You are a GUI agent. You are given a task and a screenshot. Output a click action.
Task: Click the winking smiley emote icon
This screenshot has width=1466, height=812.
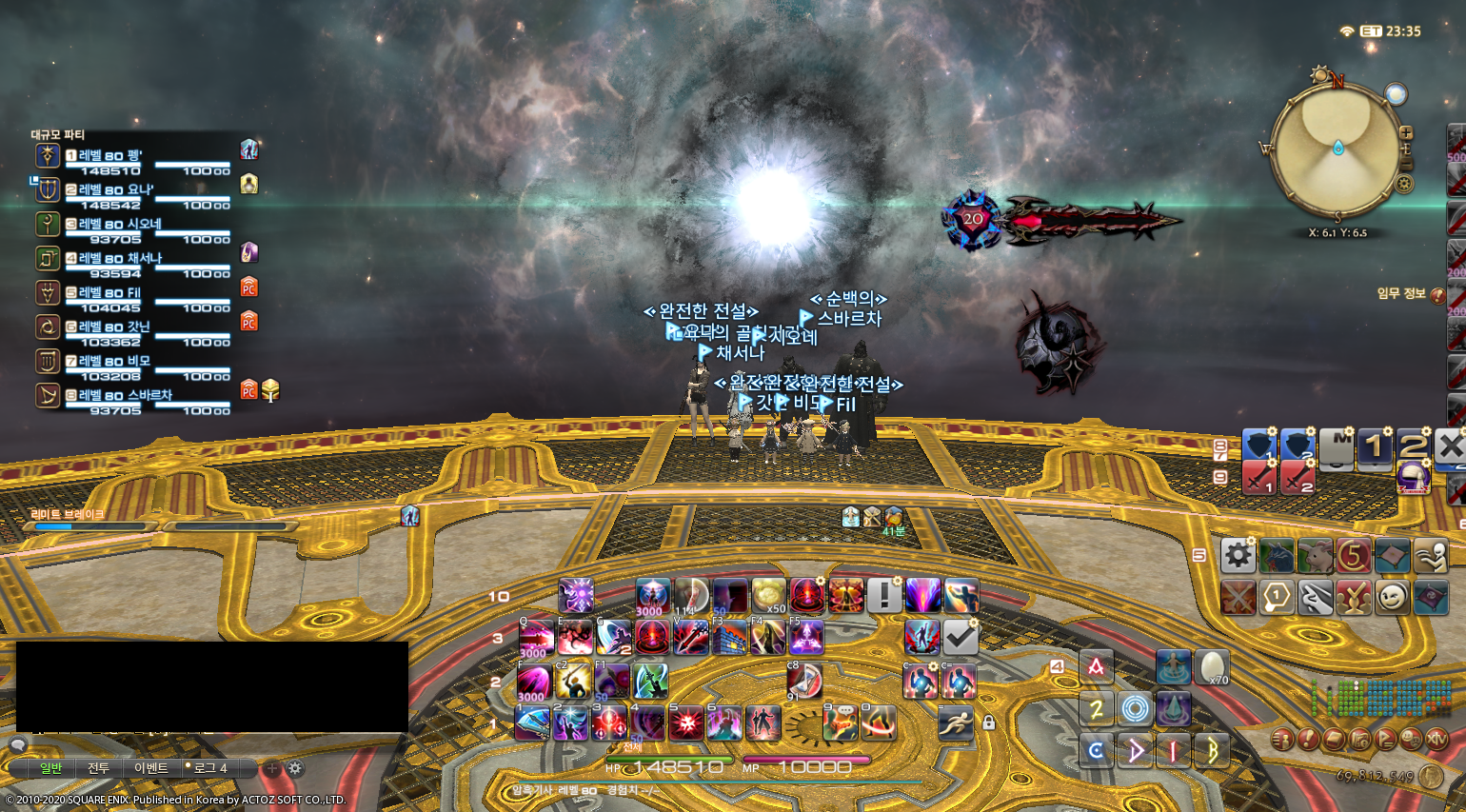point(1392,598)
